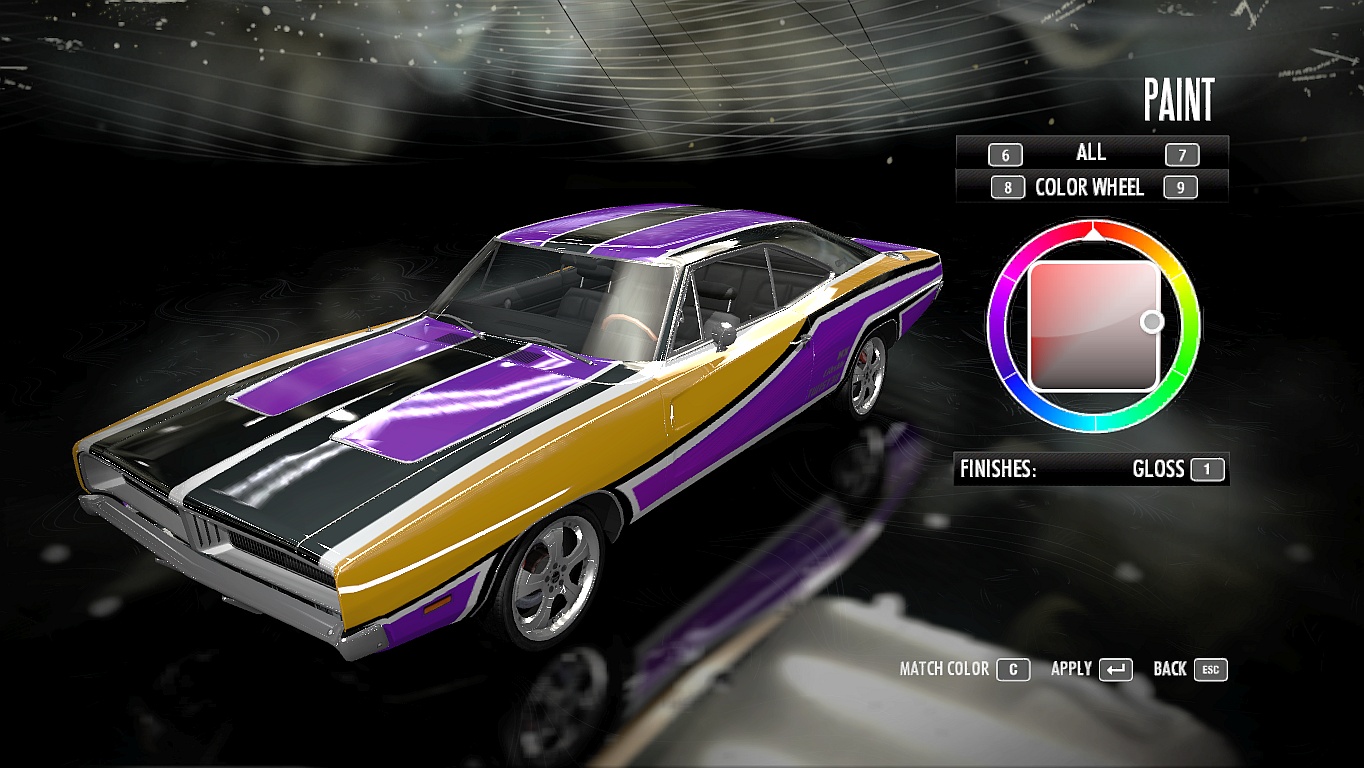Go Back from the Paint menu
The width and height of the screenshot is (1364, 768).
point(1210,670)
